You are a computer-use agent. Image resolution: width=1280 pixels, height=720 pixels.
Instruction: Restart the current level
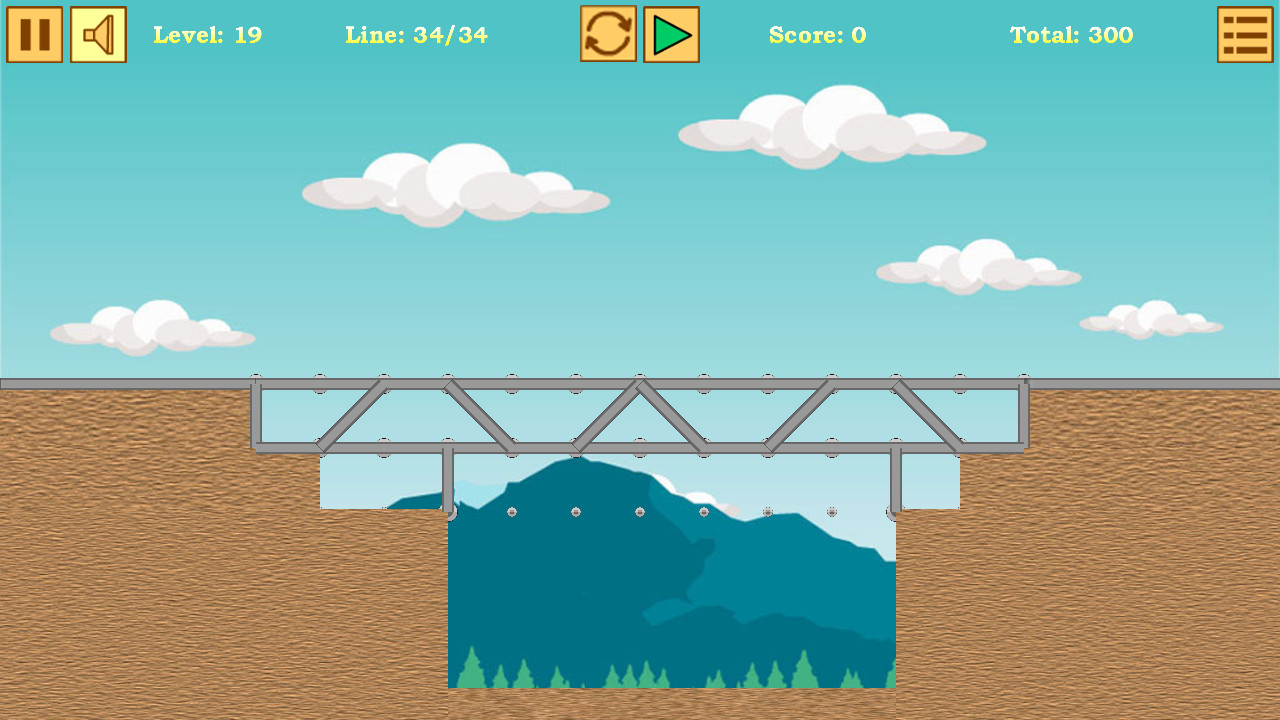607,34
